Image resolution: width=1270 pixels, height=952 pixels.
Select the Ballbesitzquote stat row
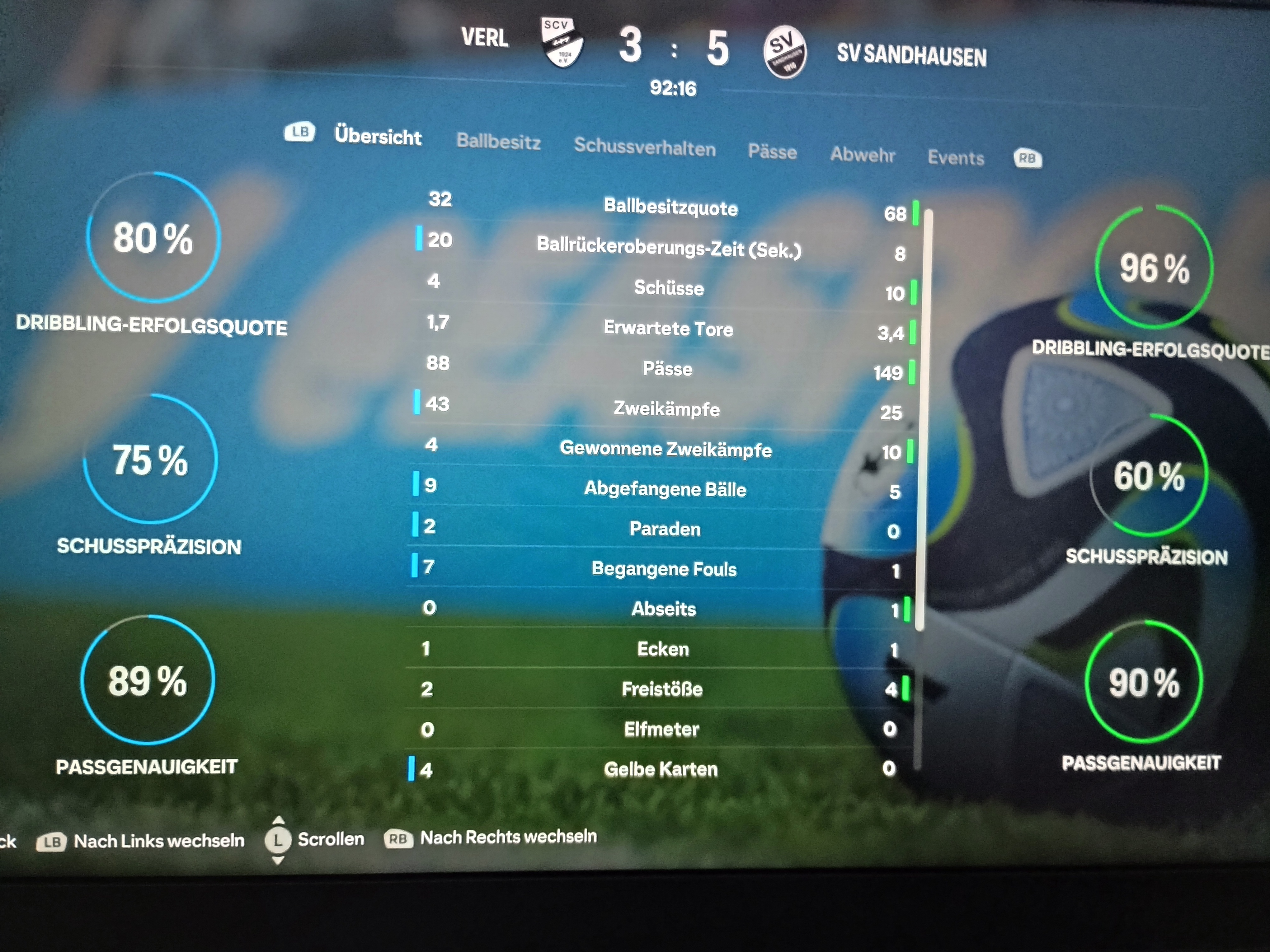(x=670, y=207)
